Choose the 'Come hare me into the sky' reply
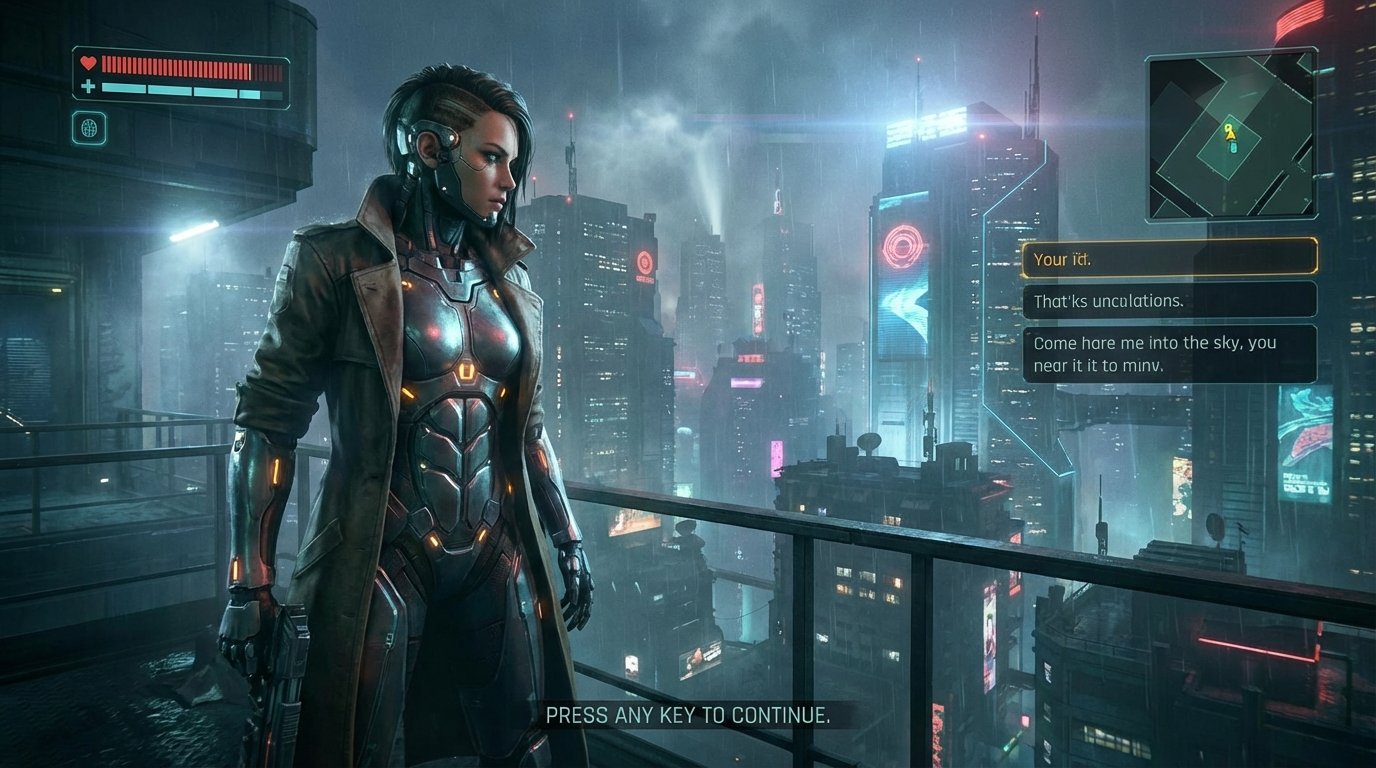Image resolution: width=1376 pixels, height=768 pixels. click(1170, 352)
